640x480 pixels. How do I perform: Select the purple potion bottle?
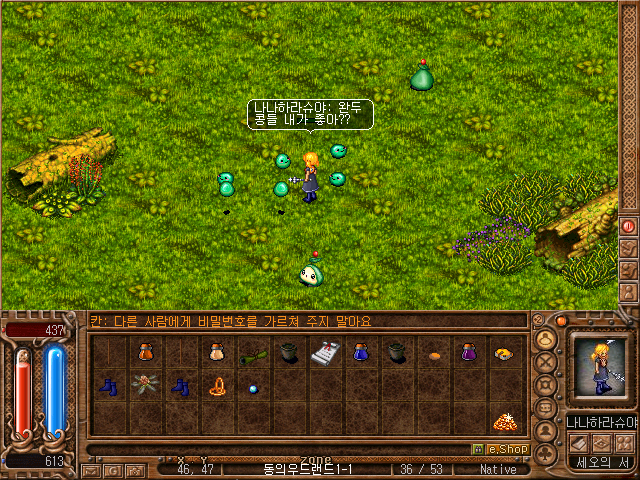click(x=468, y=353)
